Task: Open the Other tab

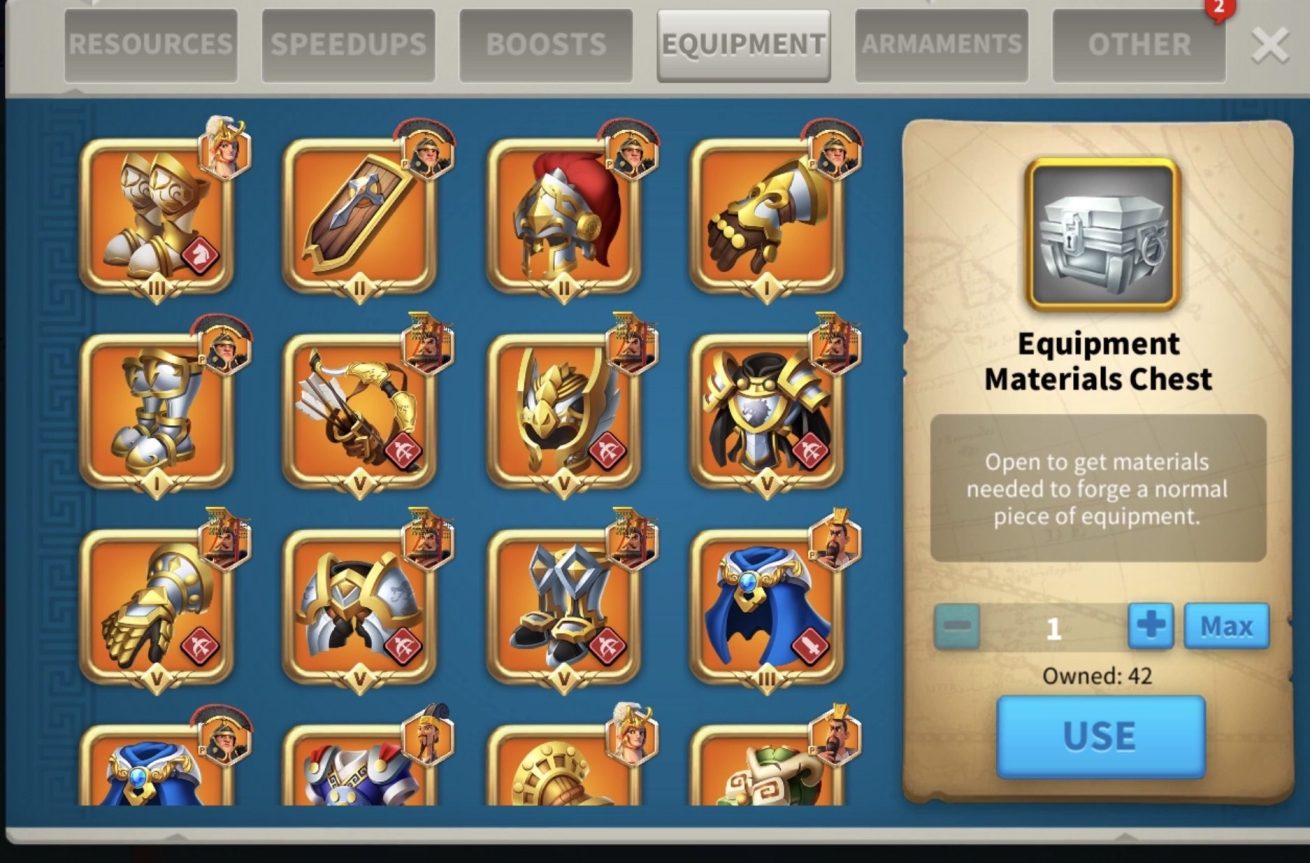Action: click(x=1139, y=45)
